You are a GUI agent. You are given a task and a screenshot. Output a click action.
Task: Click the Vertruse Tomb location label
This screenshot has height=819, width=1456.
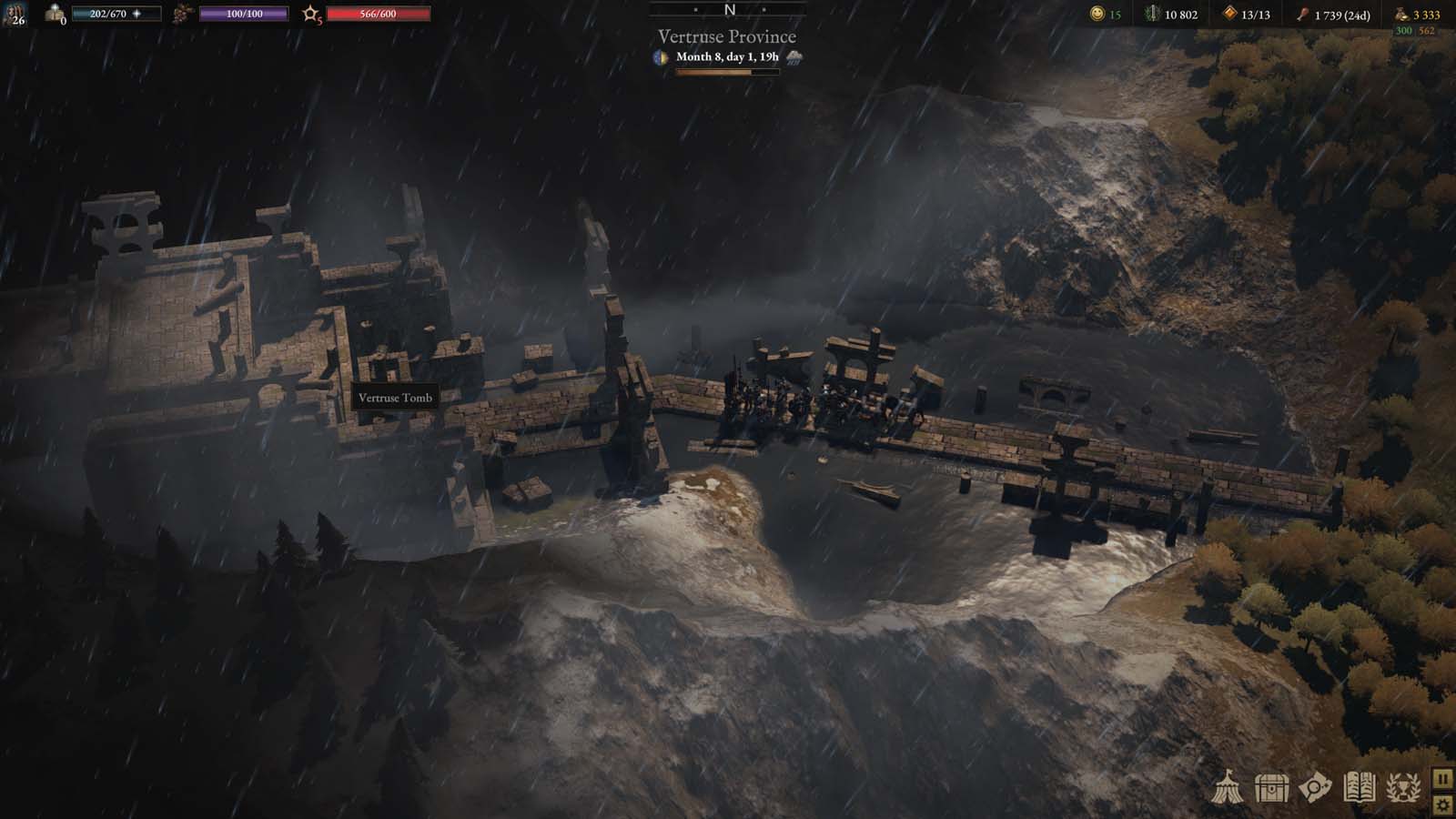pyautogui.click(x=397, y=398)
